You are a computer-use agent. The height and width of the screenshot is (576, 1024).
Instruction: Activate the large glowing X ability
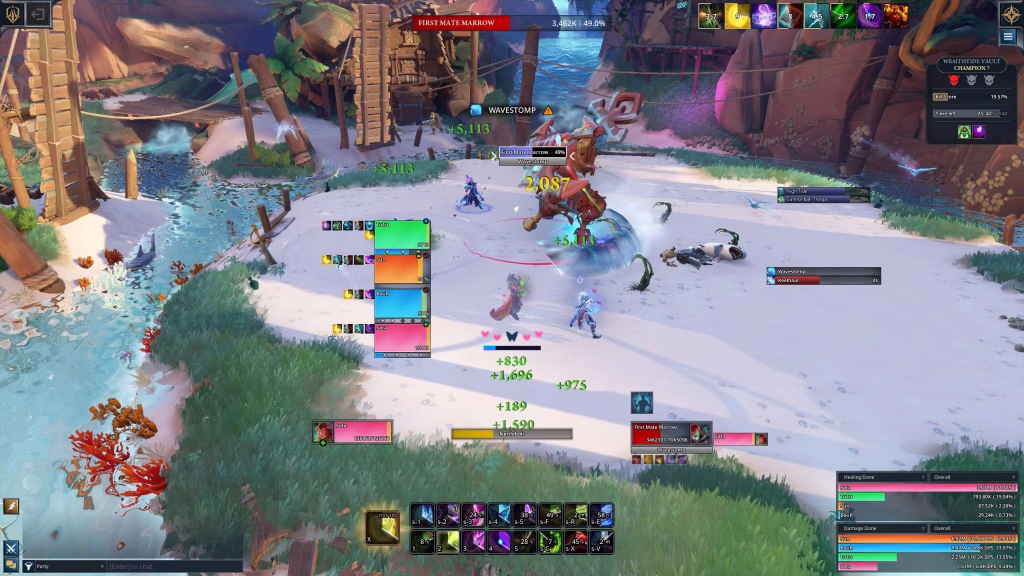[382, 527]
